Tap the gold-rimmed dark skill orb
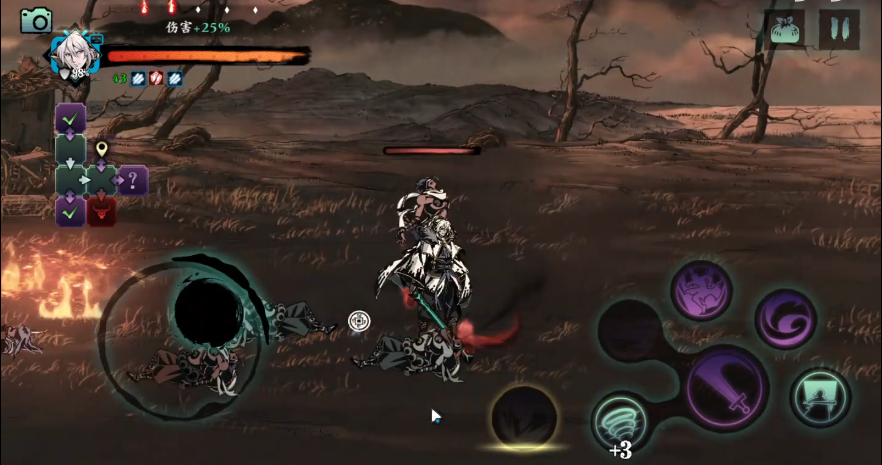This screenshot has height=465, width=882. click(x=524, y=416)
